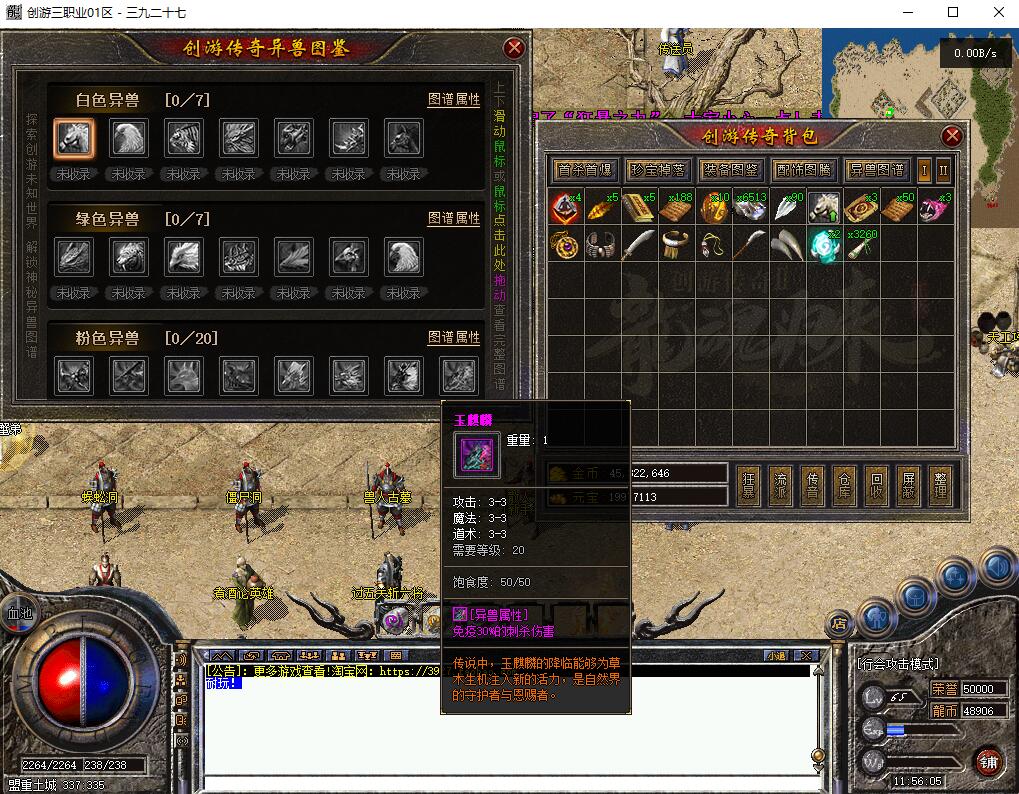This screenshot has width=1019, height=794.
Task: Open the 流派 school button
Action: pyautogui.click(x=780, y=484)
